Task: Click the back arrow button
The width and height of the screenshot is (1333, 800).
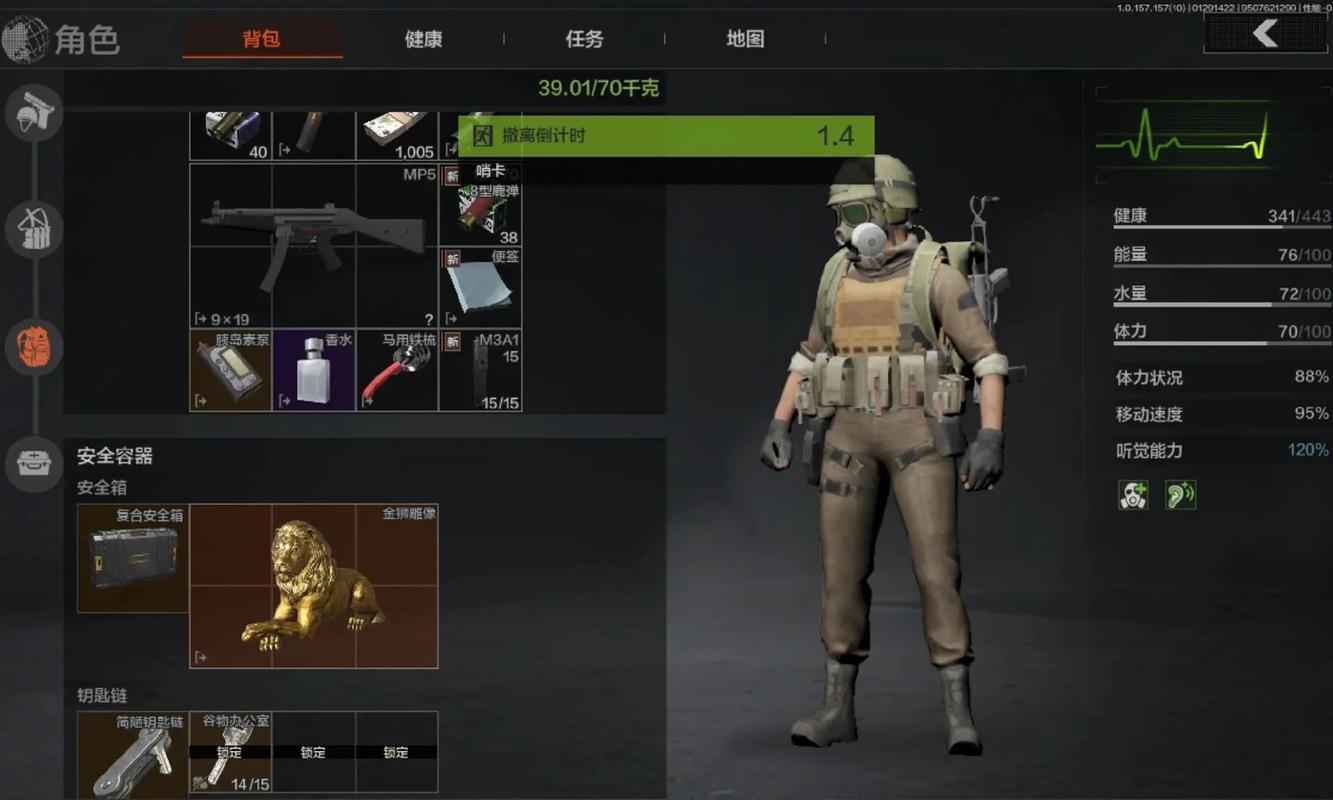Action: (x=1265, y=35)
